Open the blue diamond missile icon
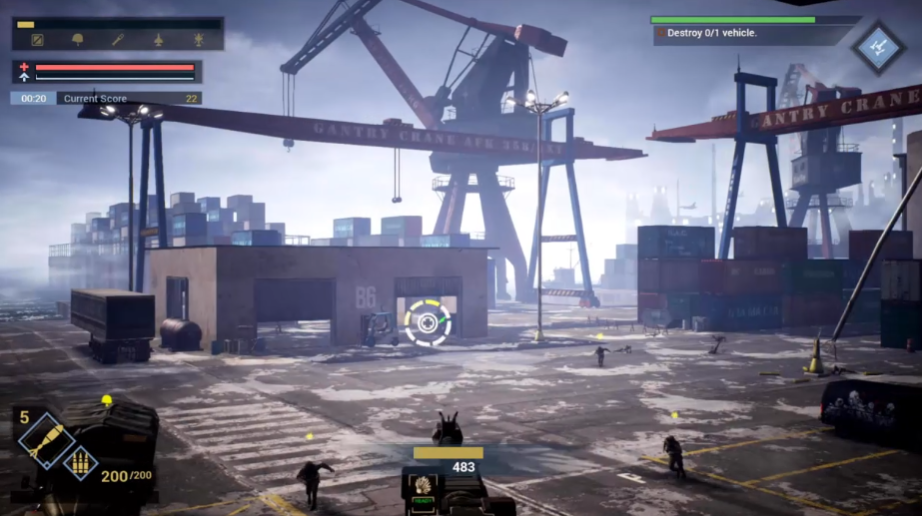 pos(878,46)
